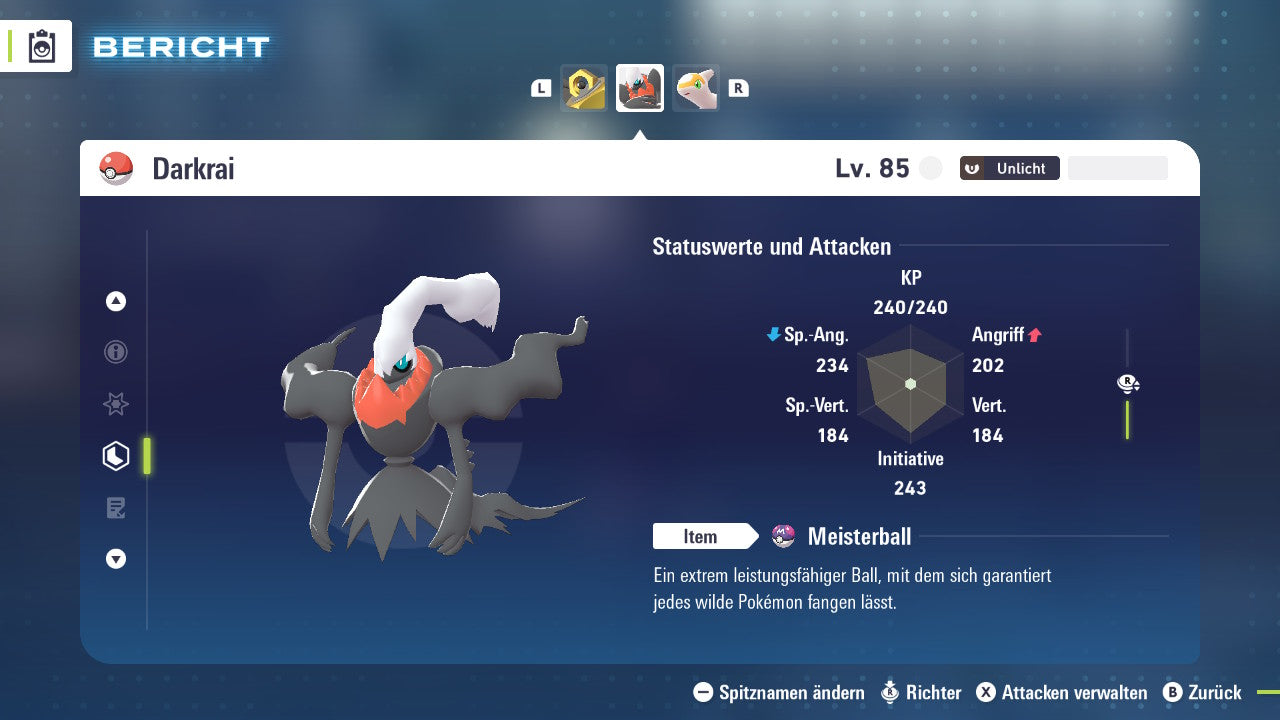Click the R shoulder button indicator
The height and width of the screenshot is (720, 1280).
coord(739,87)
